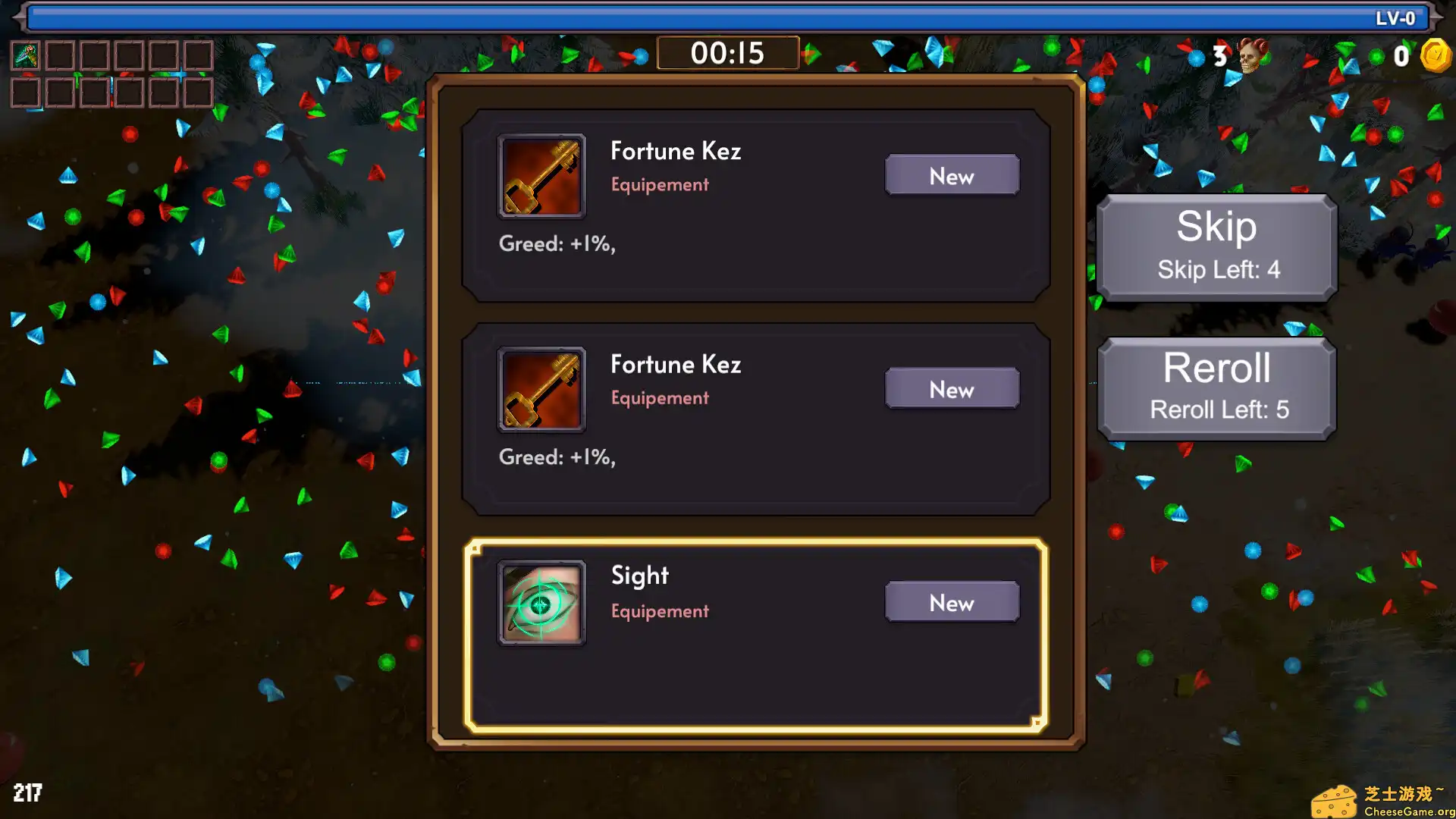Click the New badge on the Sight card
This screenshot has width=1456, height=819.
point(952,602)
